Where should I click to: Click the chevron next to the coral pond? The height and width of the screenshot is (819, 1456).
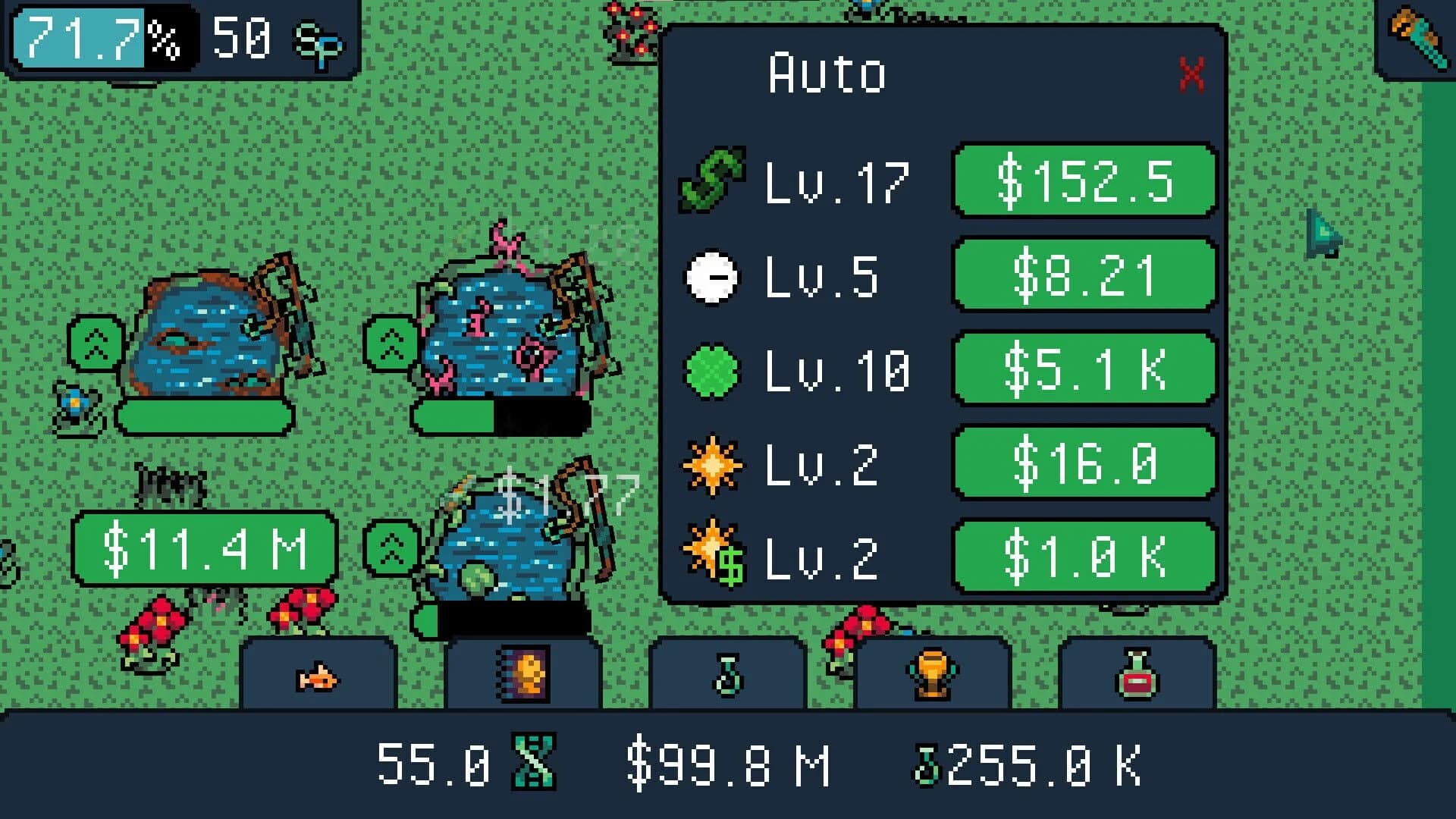coord(390,343)
